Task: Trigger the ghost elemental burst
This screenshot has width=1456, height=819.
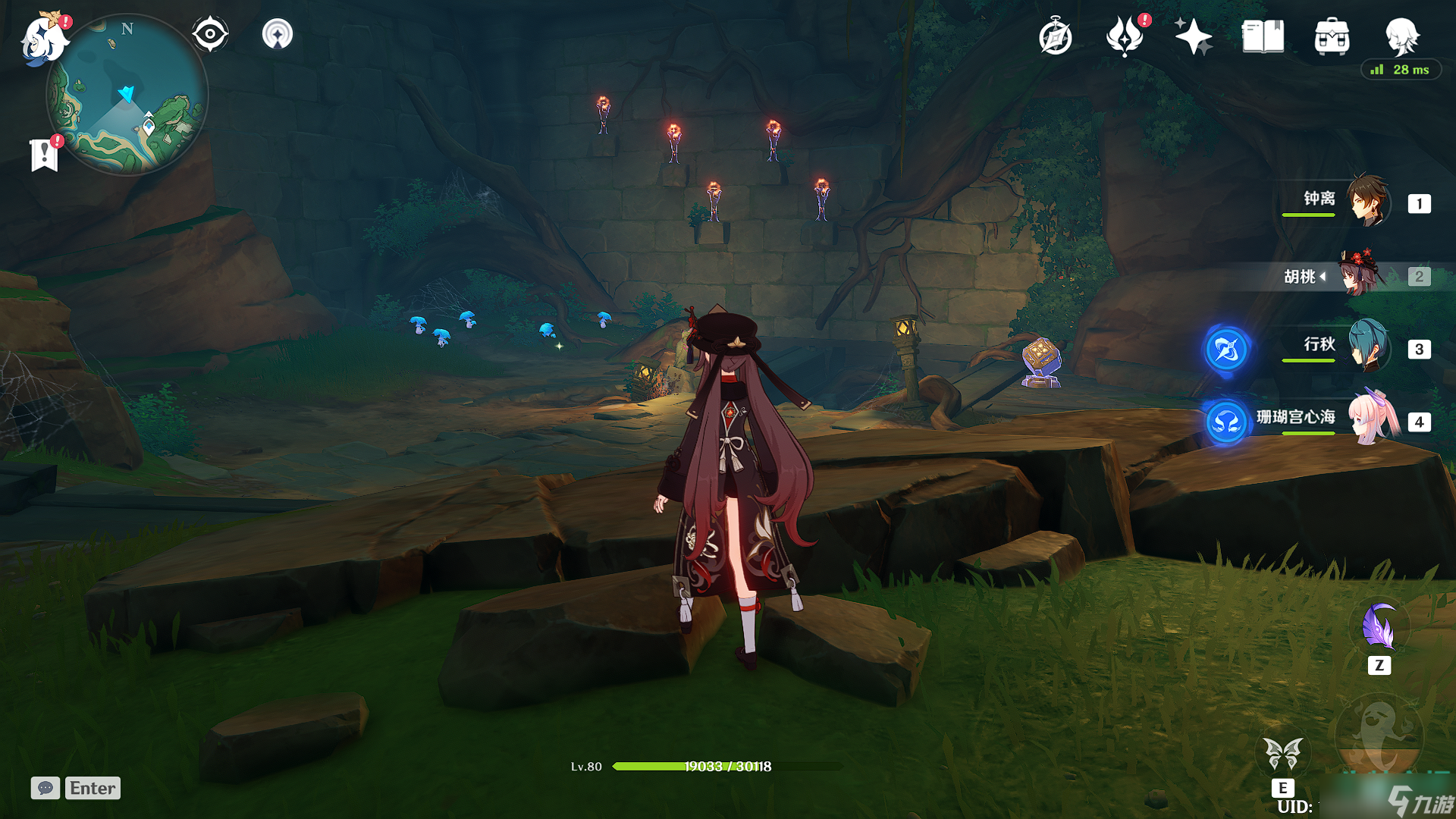Action: tap(1379, 736)
